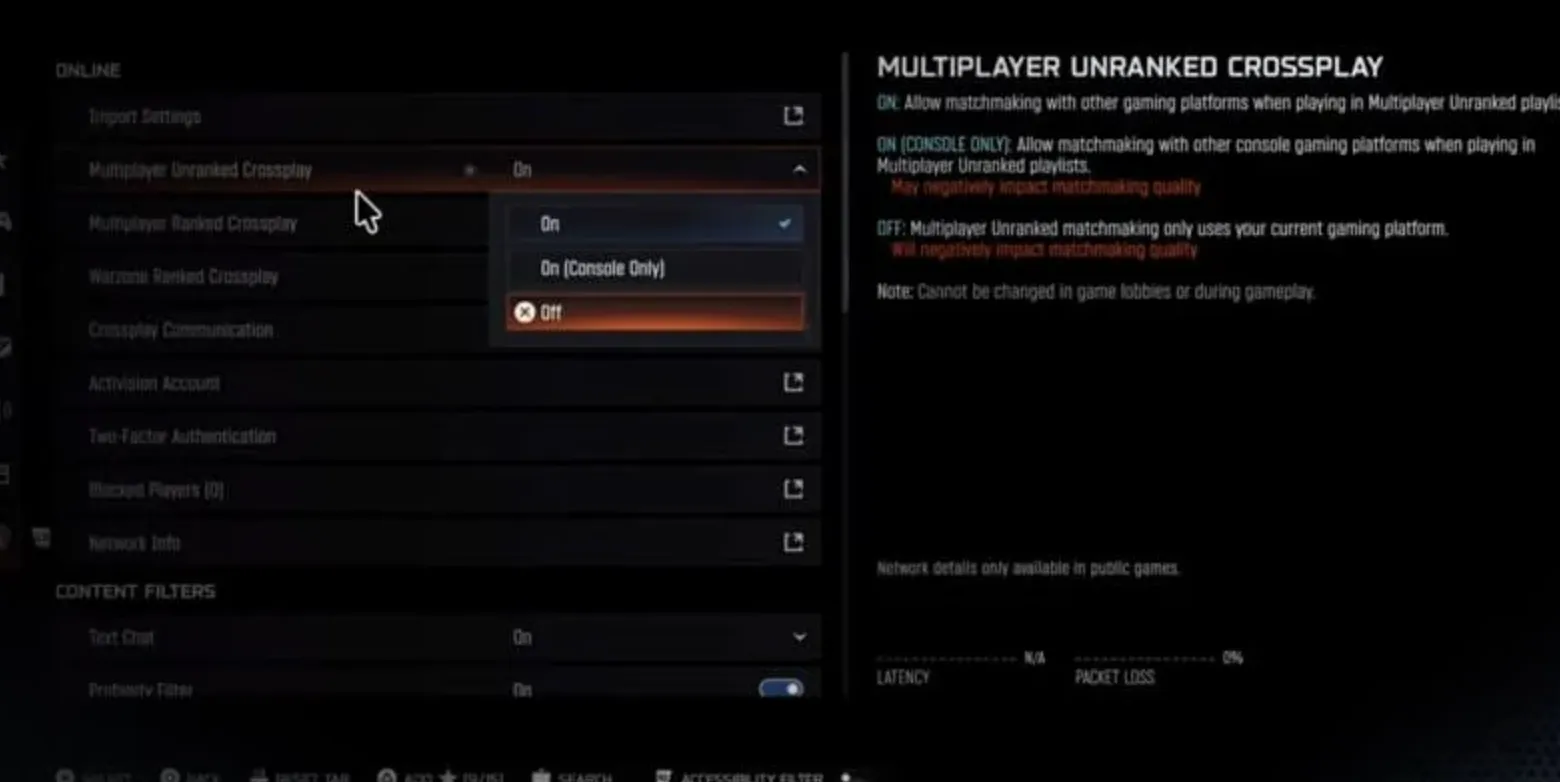Open Network Info with its link icon
The width and height of the screenshot is (1560, 782).
coord(792,542)
